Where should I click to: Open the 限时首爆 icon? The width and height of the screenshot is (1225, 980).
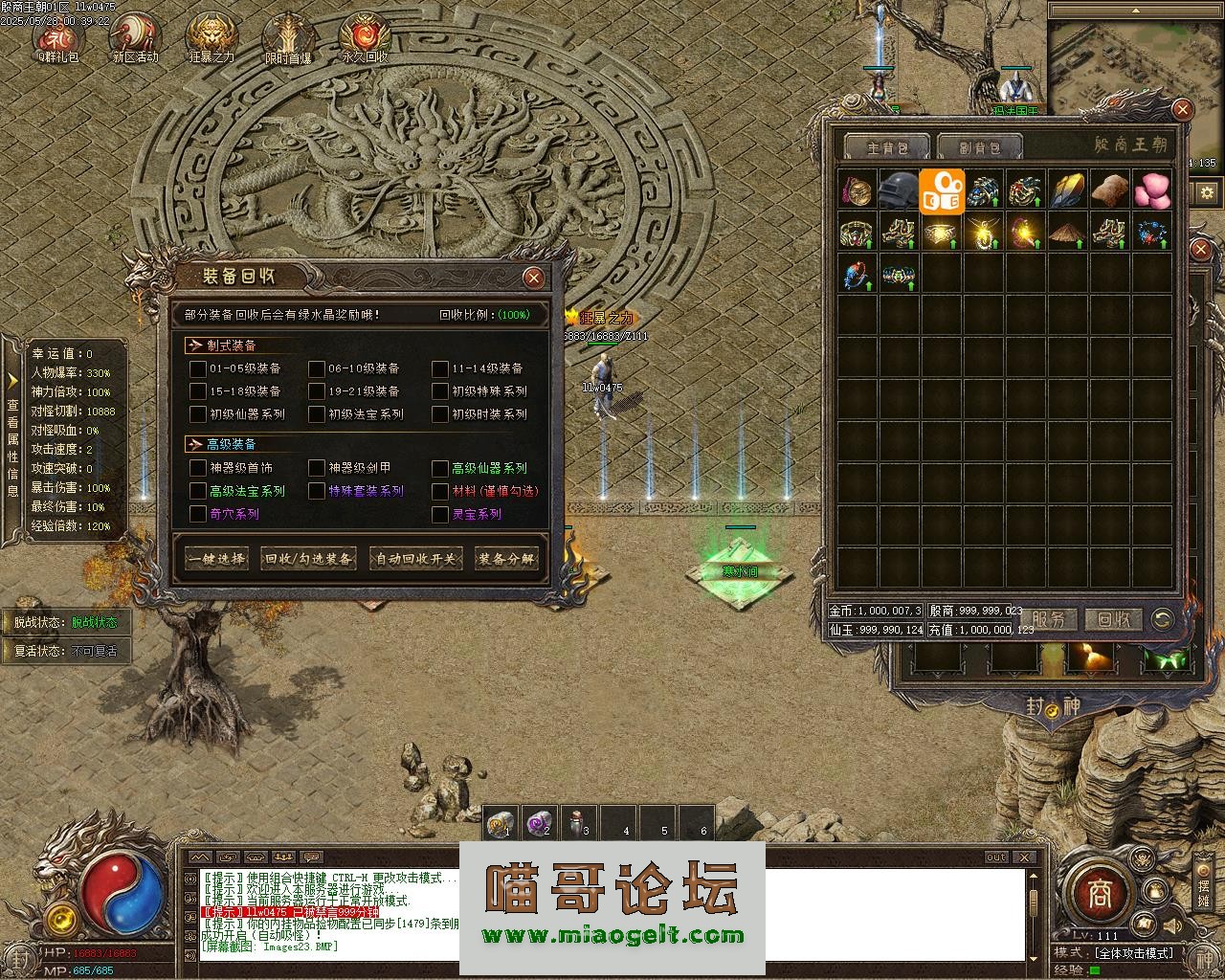288,38
